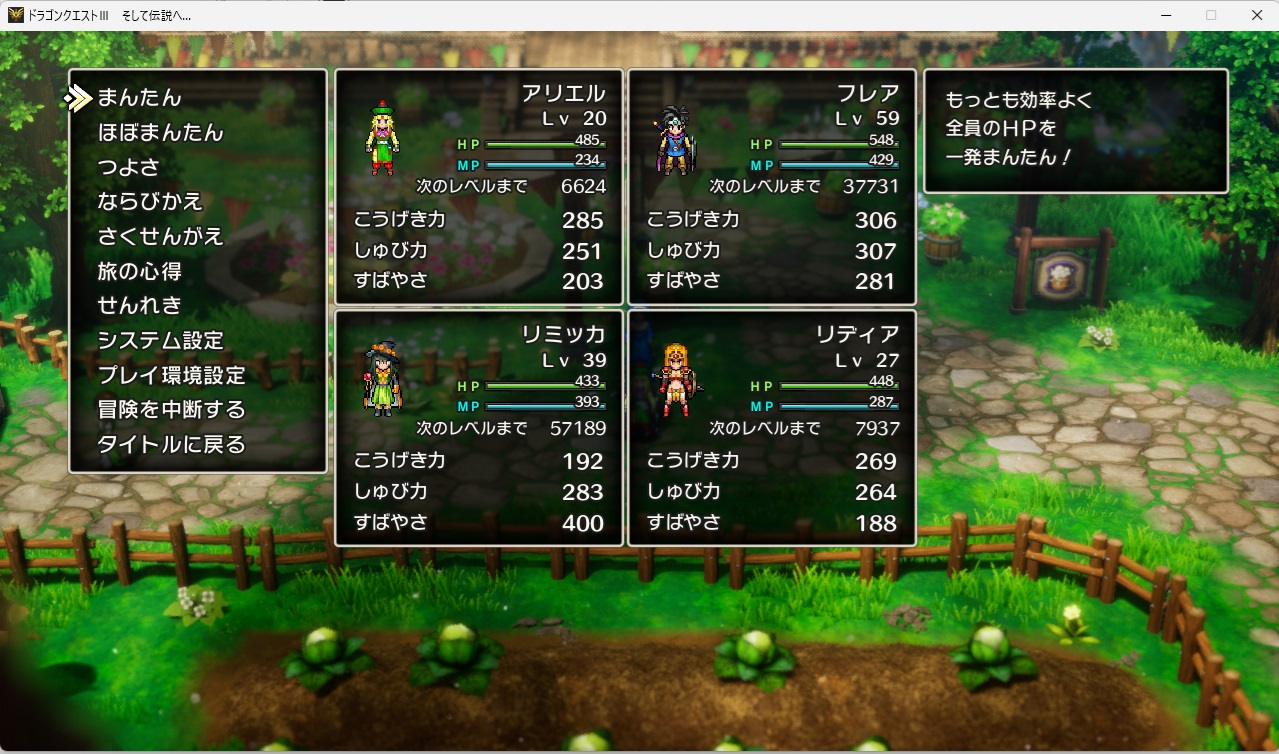This screenshot has height=754, width=1279.
Task: Open システム設定 system settings
Action: (x=160, y=340)
